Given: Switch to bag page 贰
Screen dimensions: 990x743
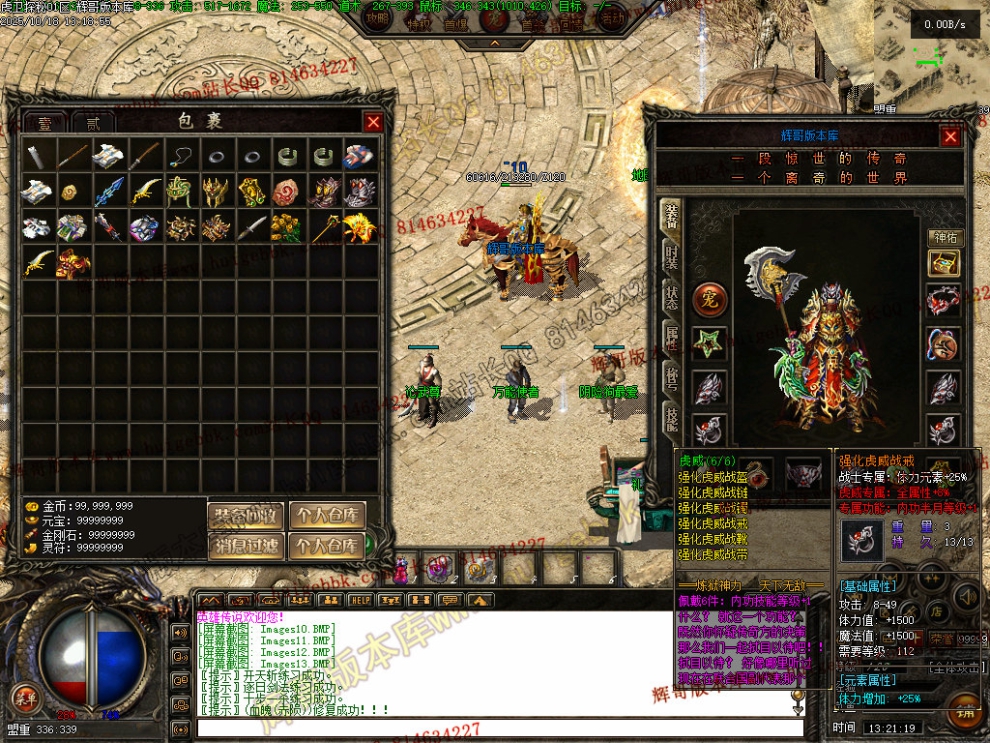Looking at the screenshot, I should tap(93, 123).
